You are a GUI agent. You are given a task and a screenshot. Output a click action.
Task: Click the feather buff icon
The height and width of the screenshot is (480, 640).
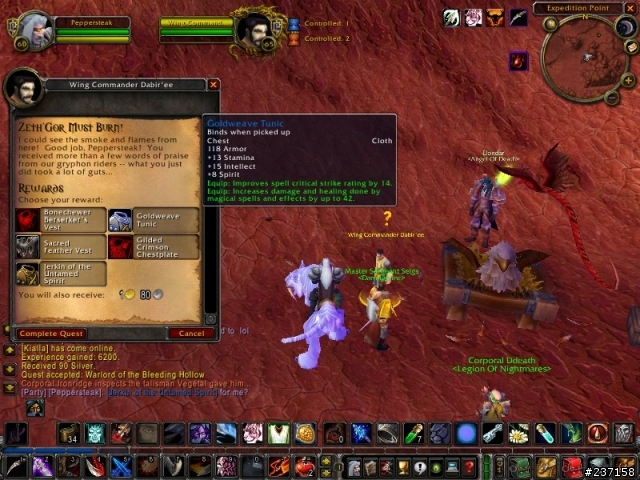pyautogui.click(x=518, y=17)
